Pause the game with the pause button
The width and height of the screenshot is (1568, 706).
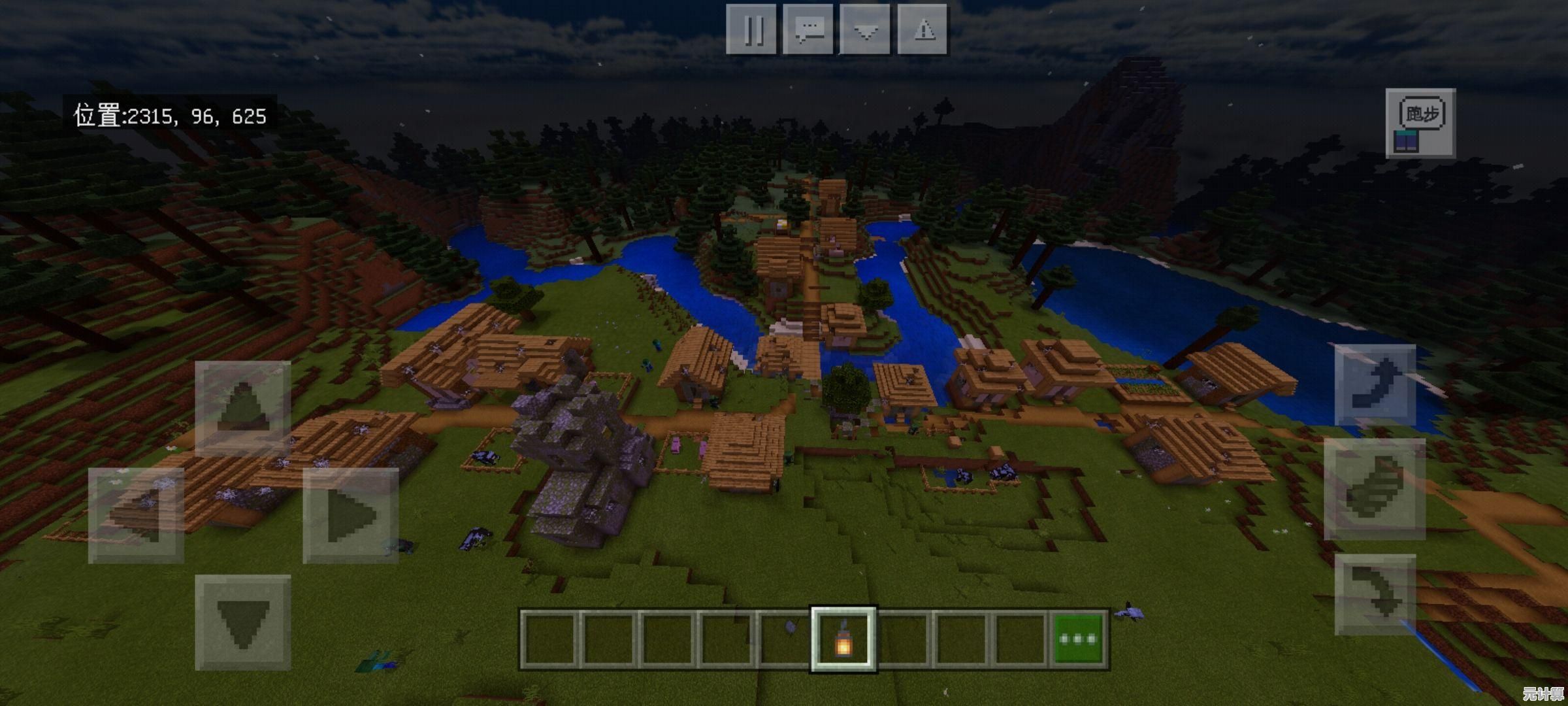click(751, 29)
